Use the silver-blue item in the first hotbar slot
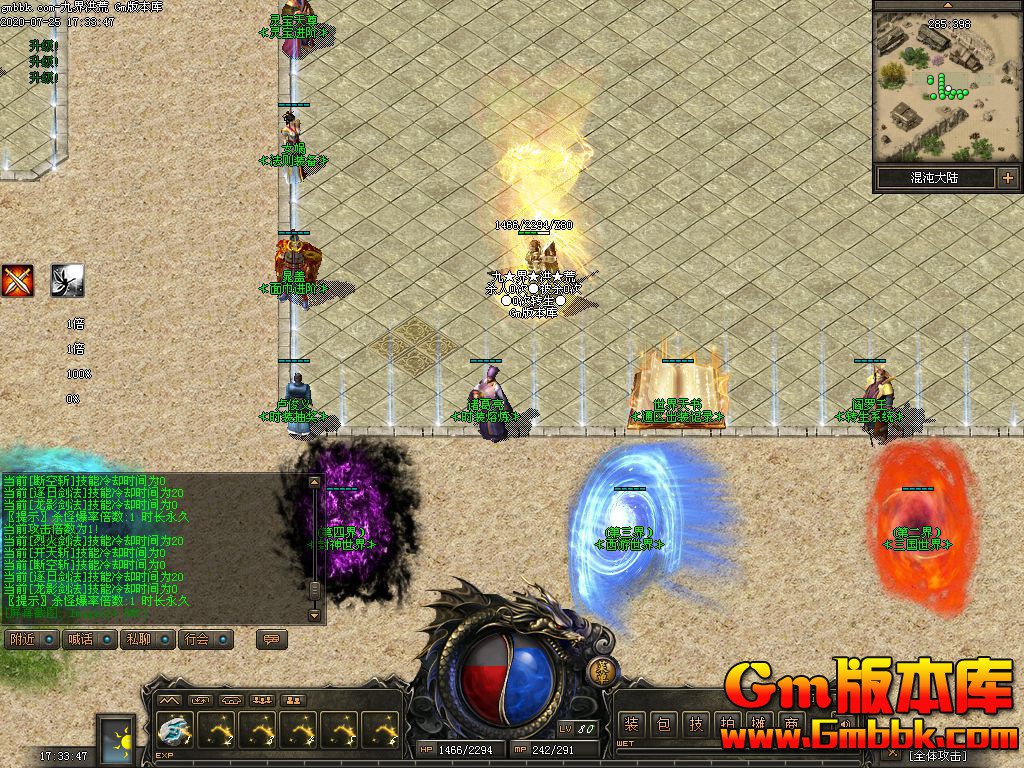1024x768 pixels. tap(176, 731)
